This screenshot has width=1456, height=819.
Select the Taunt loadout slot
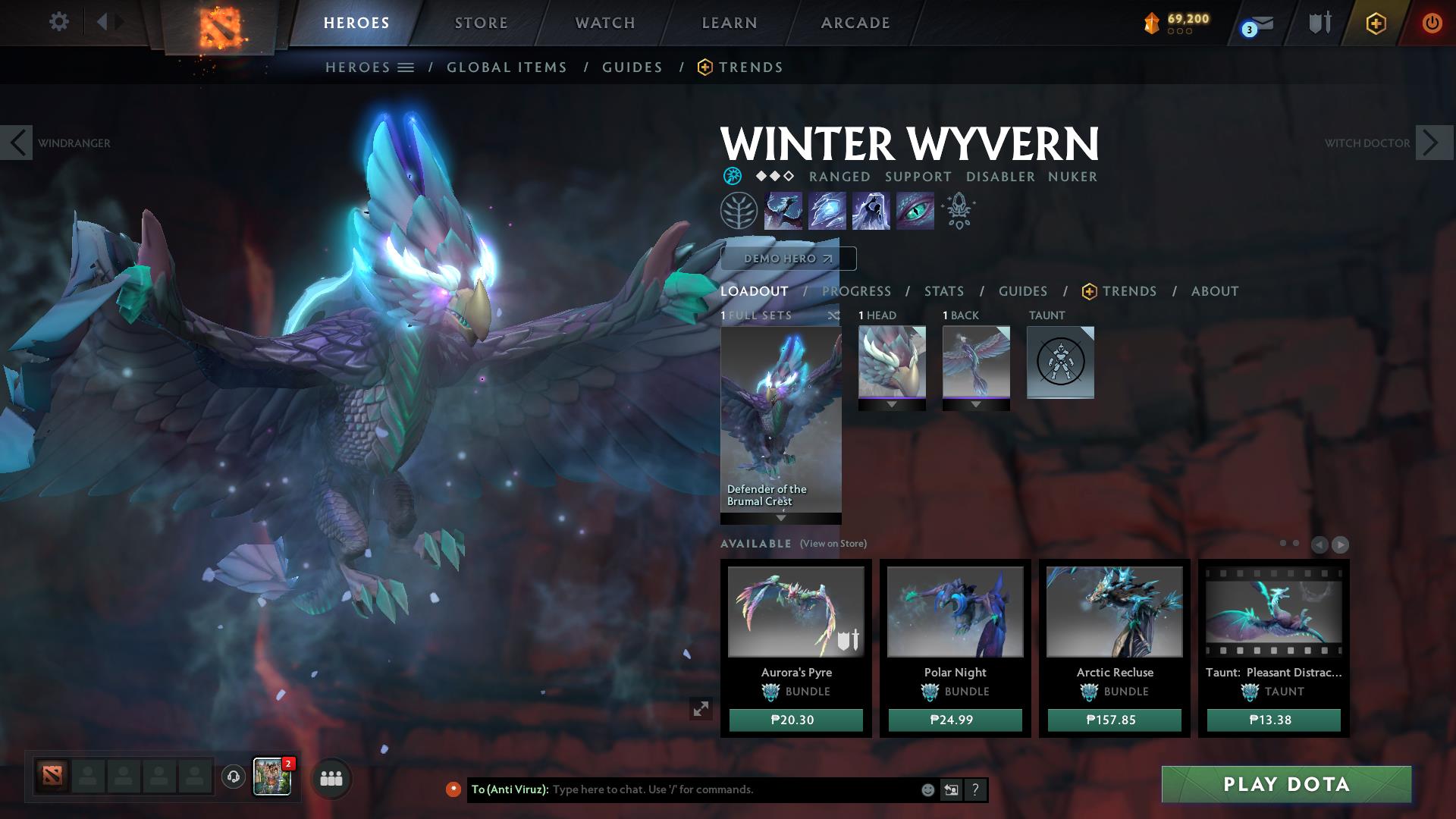point(1060,362)
